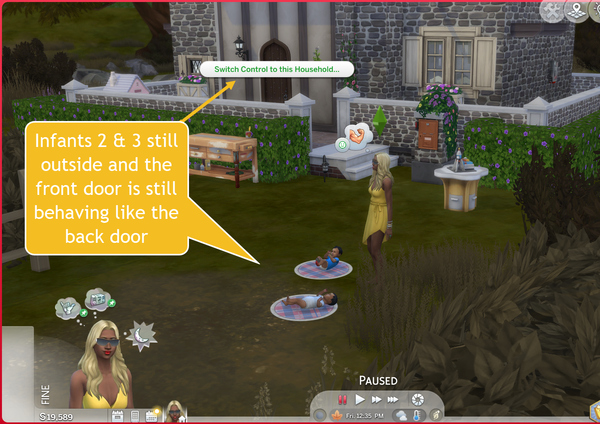Click the thermometer temperature icon

pyautogui.click(x=416, y=415)
